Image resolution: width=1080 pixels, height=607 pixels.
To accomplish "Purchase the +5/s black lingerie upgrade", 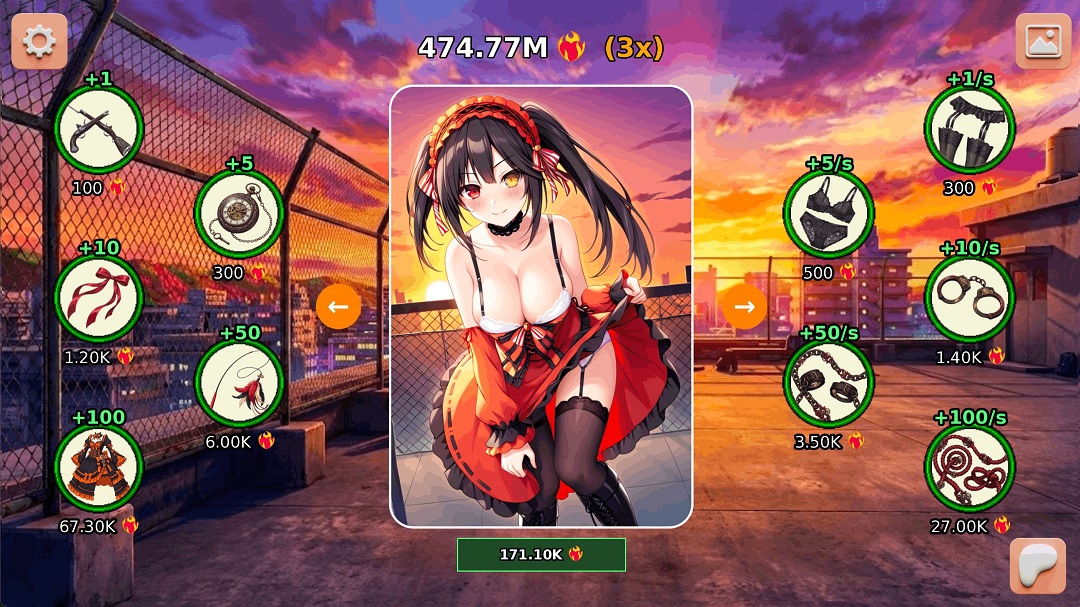I will 829,214.
